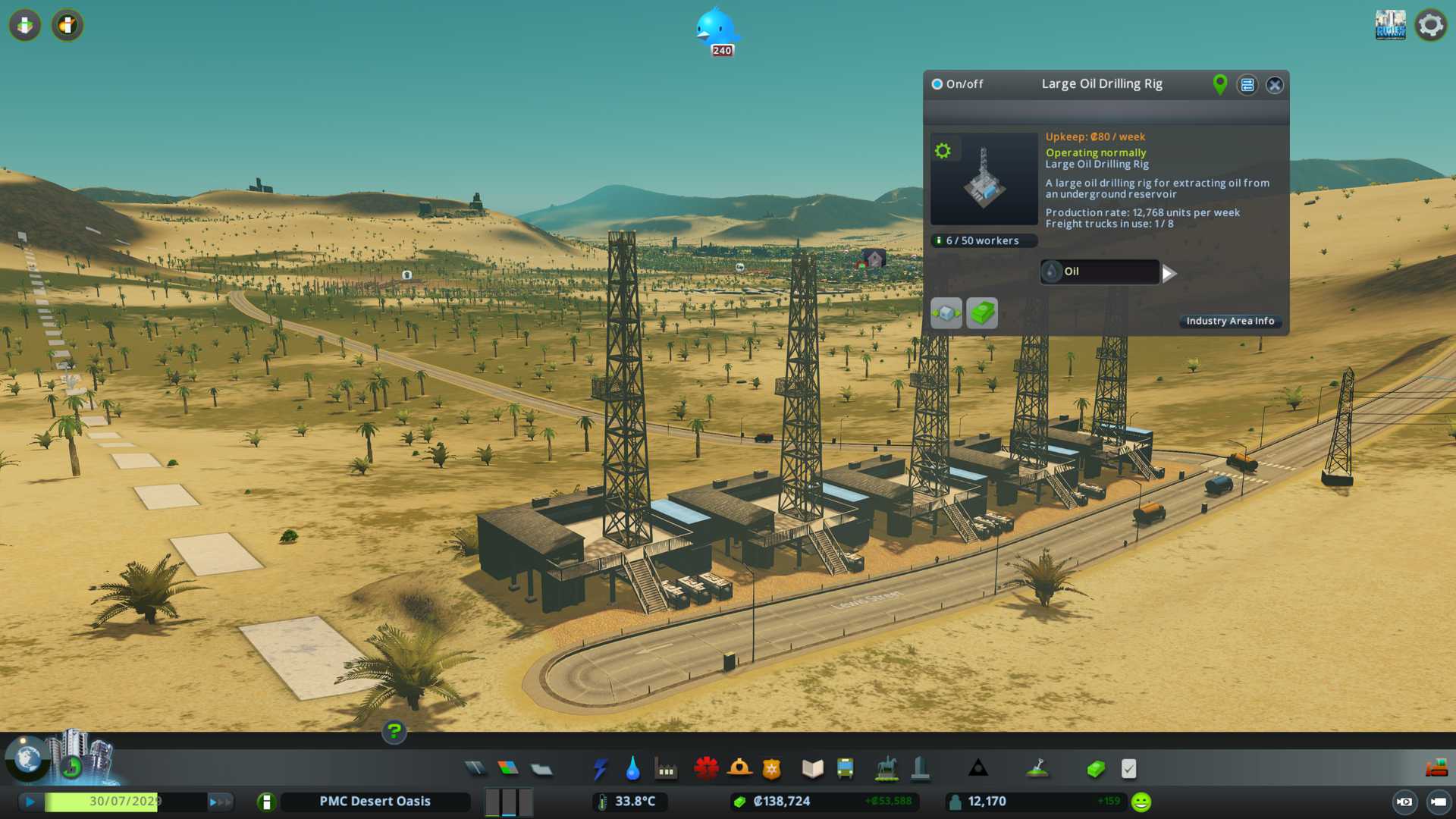1456x819 pixels.
Task: Click the green location pin icon
Action: (x=1219, y=84)
